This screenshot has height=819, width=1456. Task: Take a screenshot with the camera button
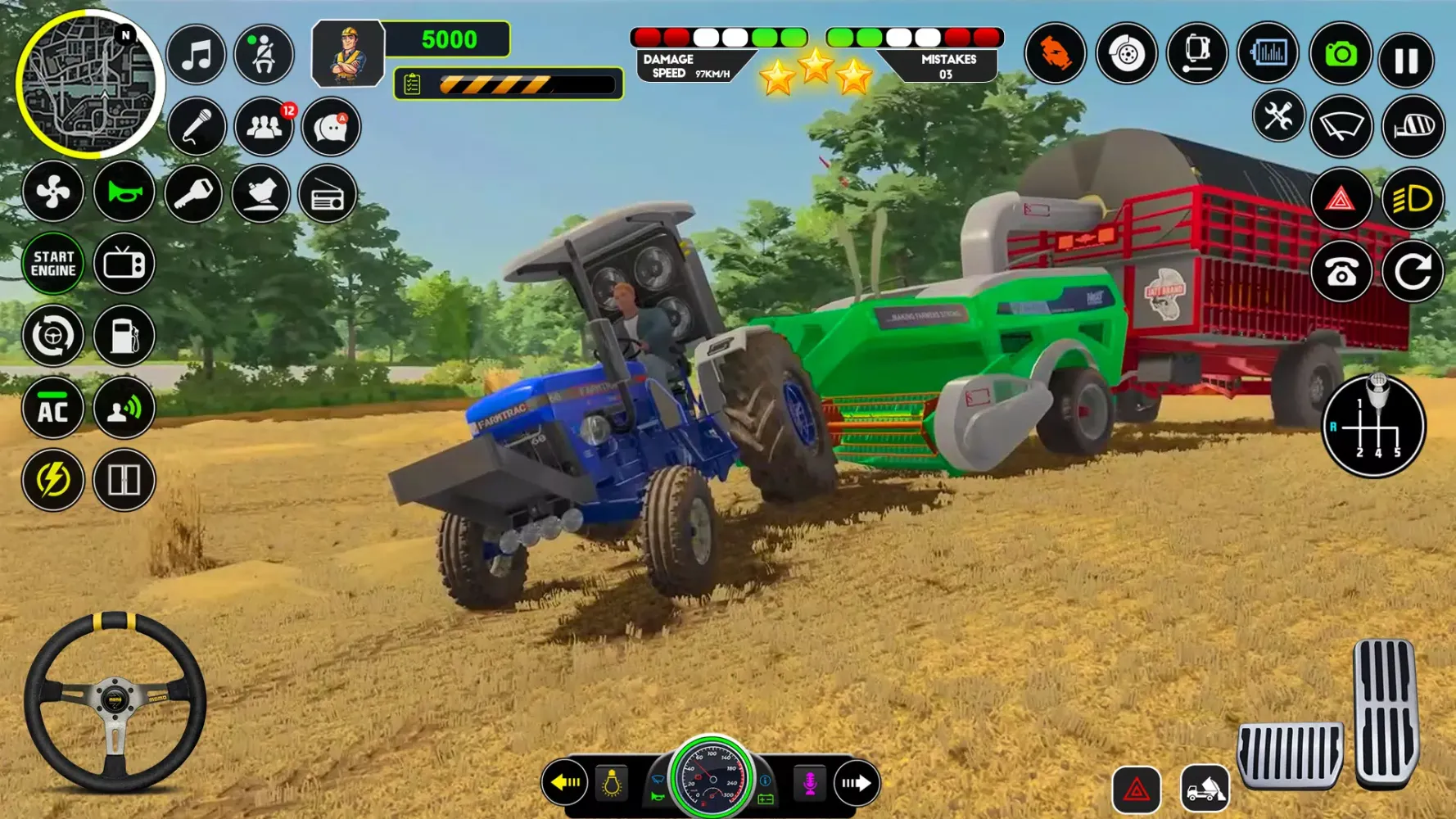[1340, 55]
